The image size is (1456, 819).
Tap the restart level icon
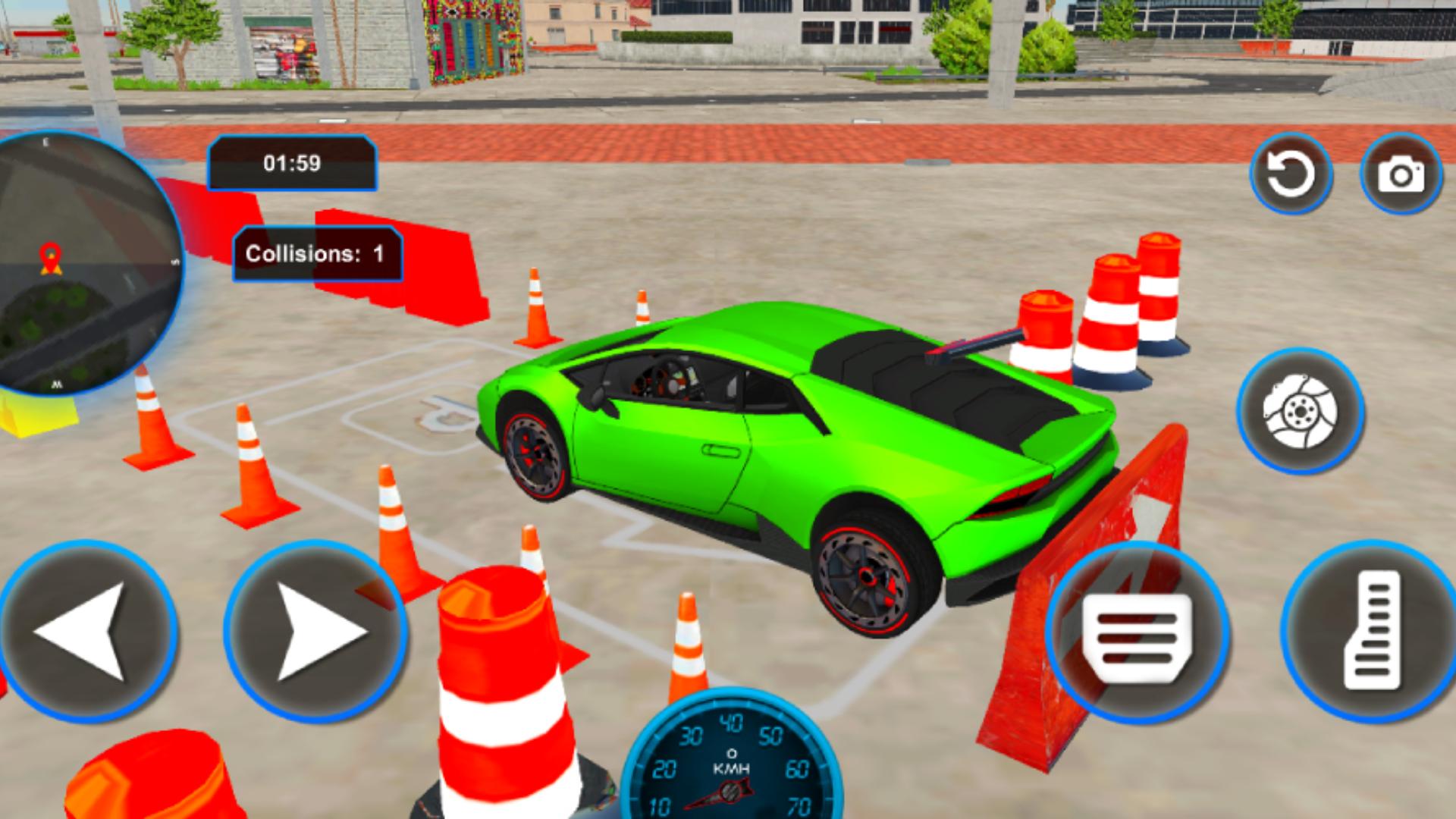(1291, 173)
